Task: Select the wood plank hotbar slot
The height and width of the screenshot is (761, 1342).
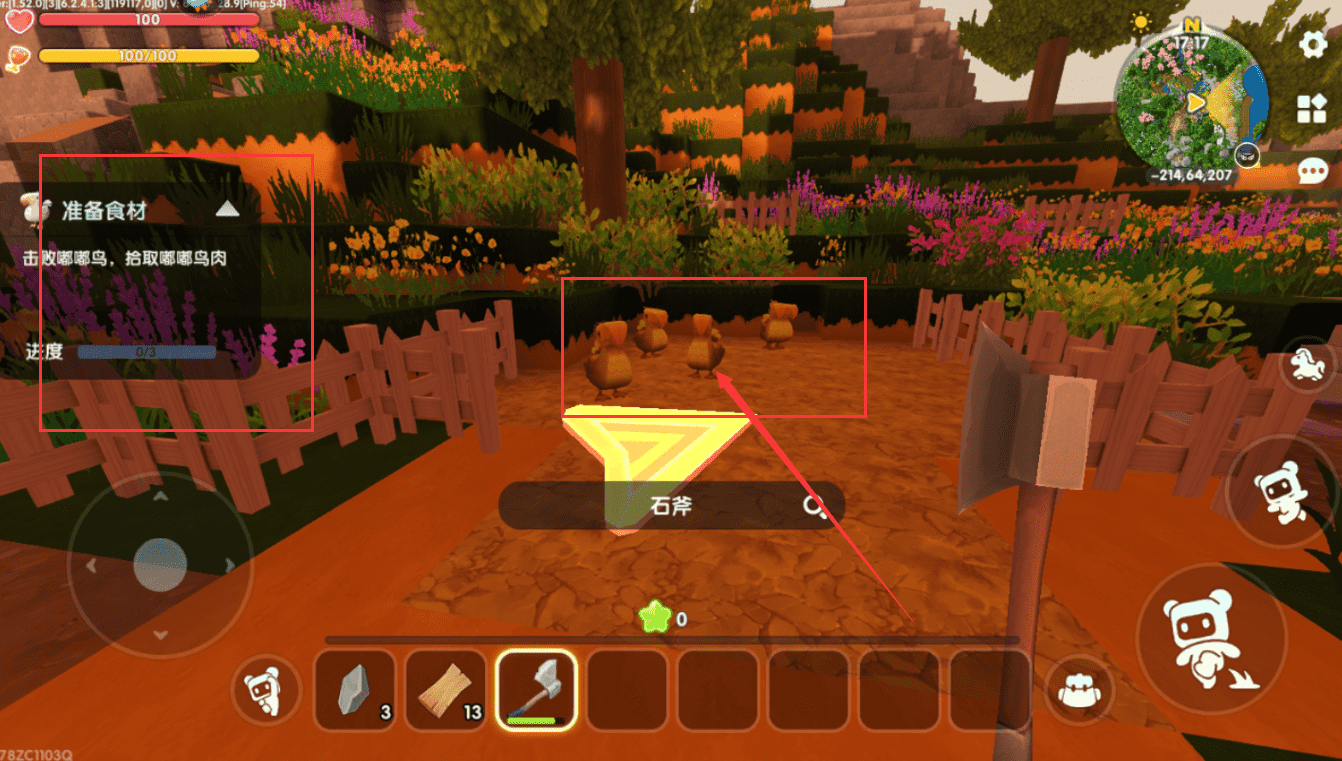Action: coord(445,691)
